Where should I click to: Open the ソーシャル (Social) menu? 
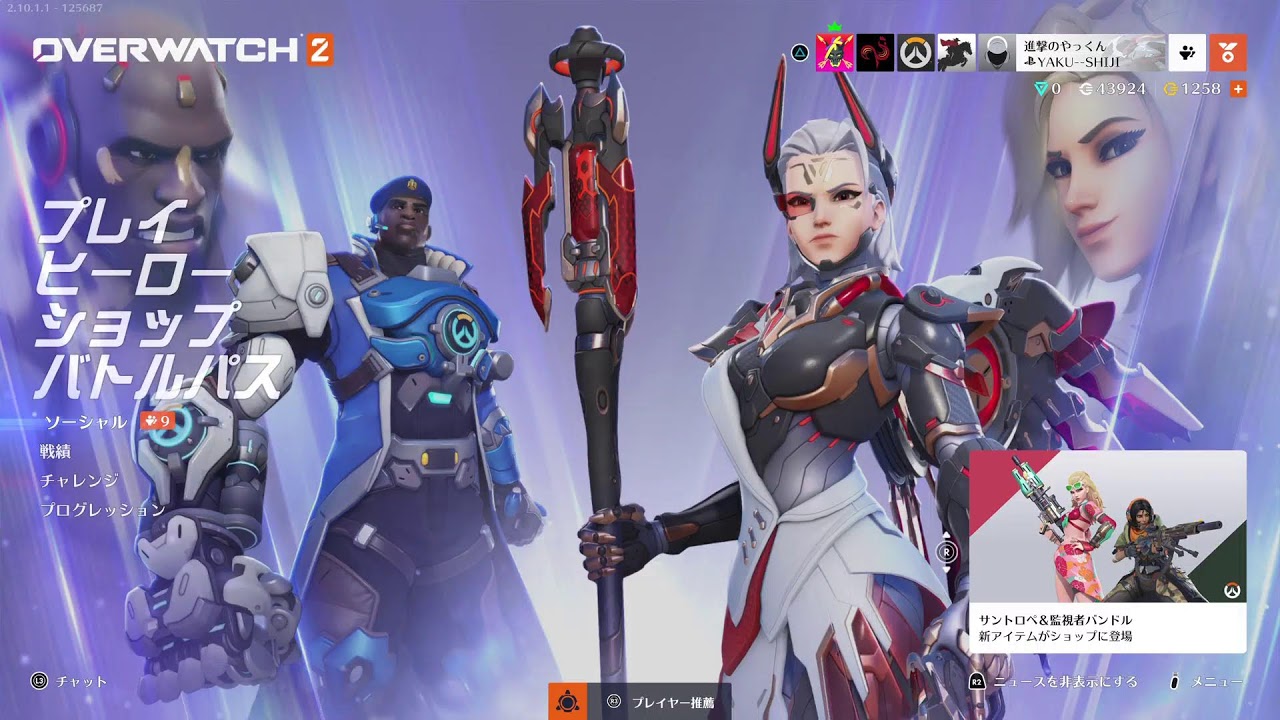[84, 422]
